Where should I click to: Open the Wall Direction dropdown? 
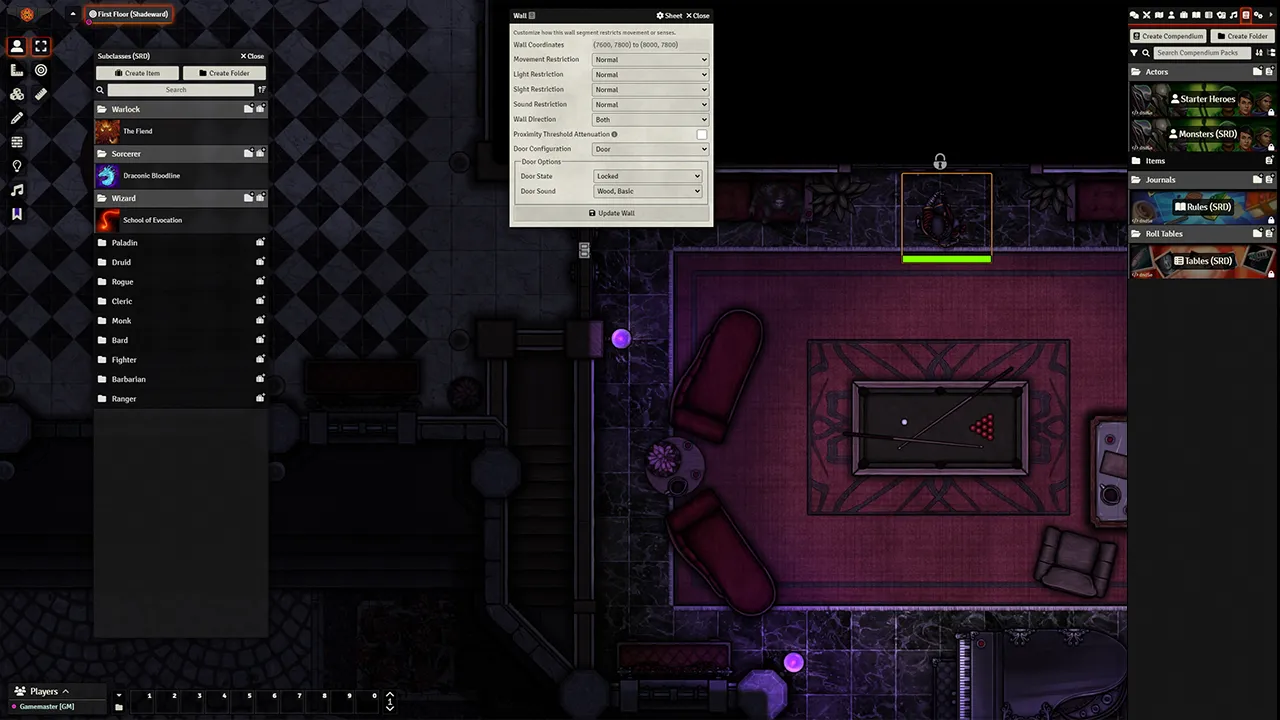650,120
